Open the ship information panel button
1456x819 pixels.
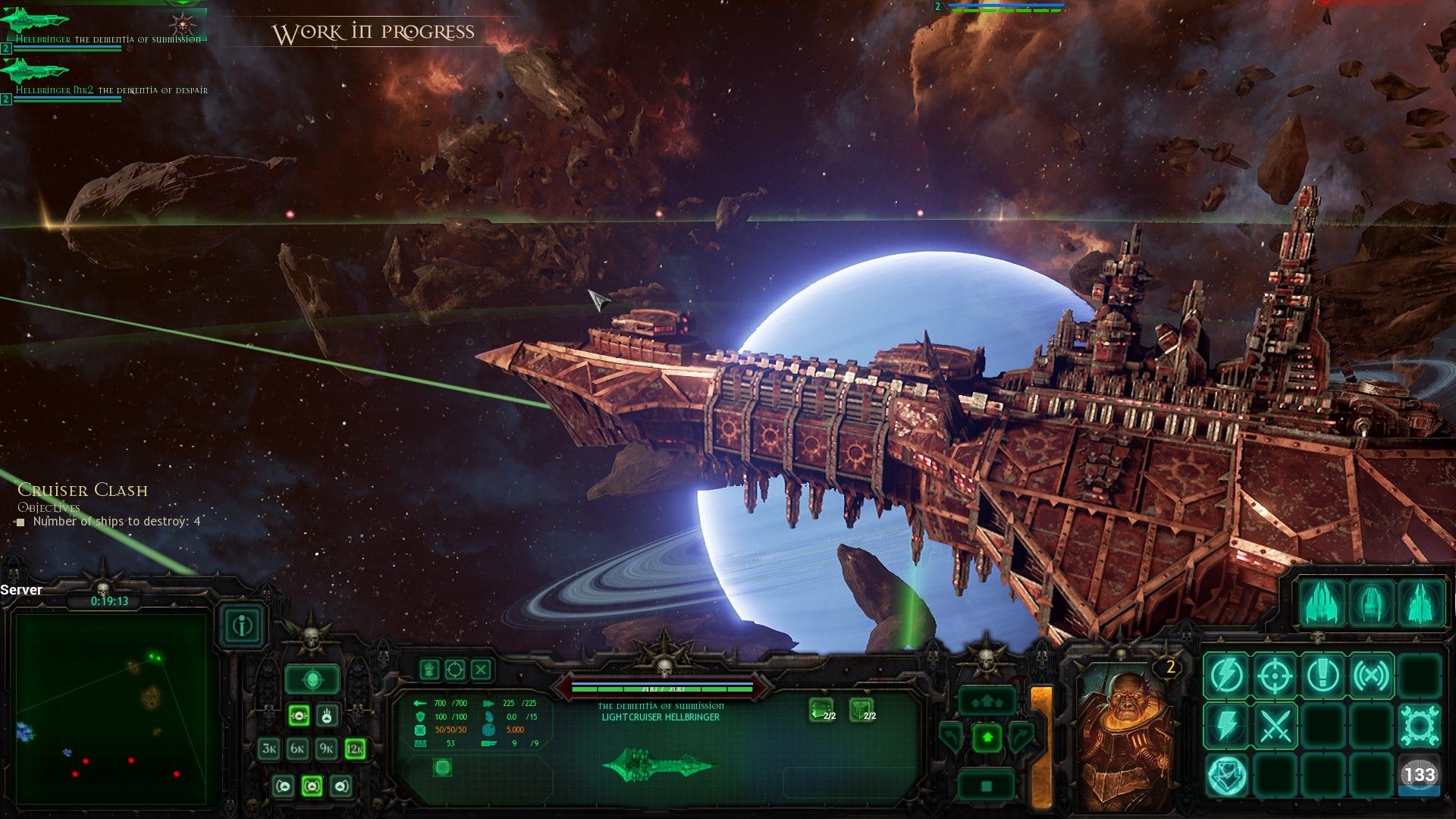click(243, 626)
